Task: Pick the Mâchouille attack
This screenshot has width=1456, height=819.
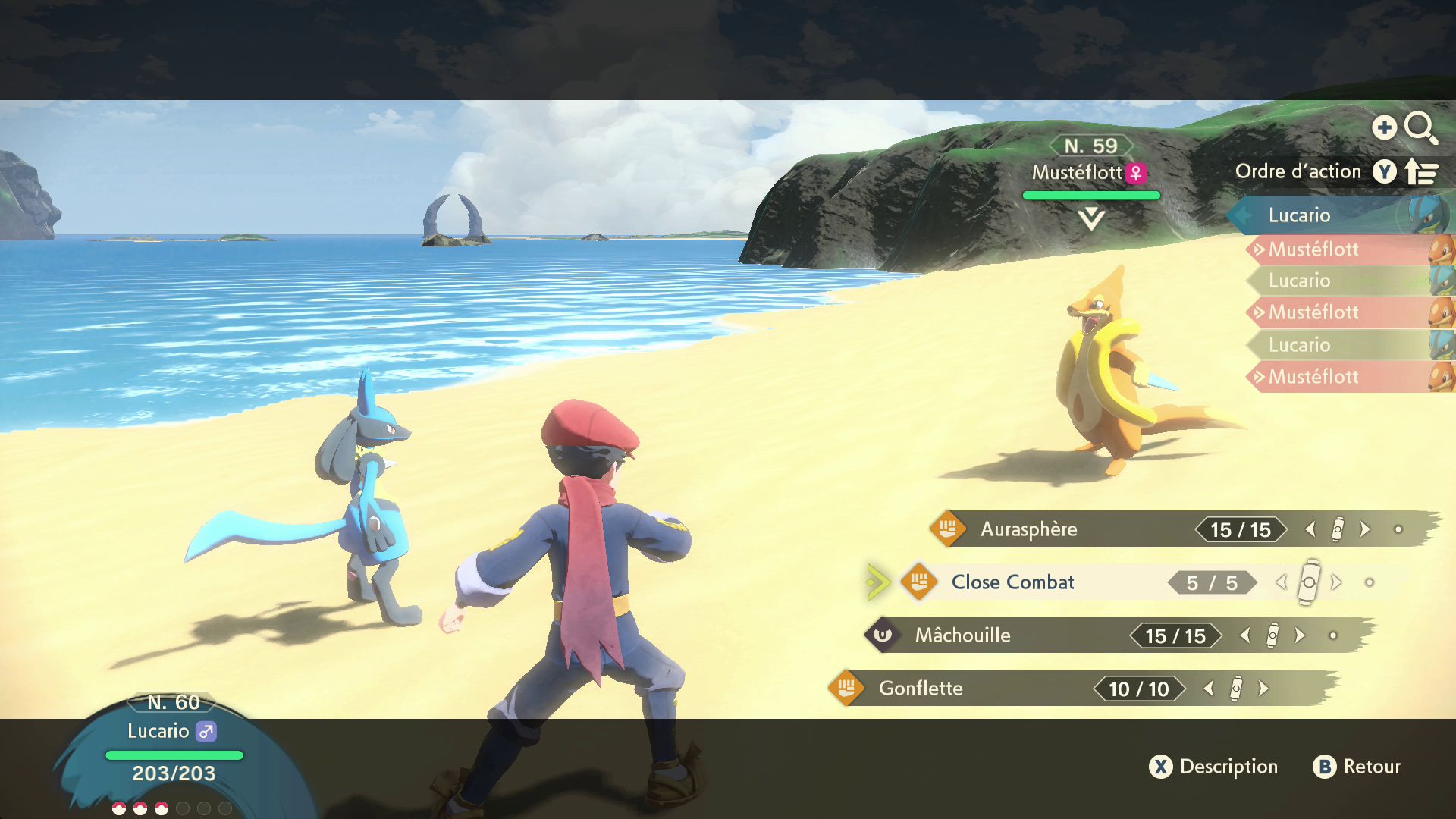Action: pyautogui.click(x=962, y=635)
